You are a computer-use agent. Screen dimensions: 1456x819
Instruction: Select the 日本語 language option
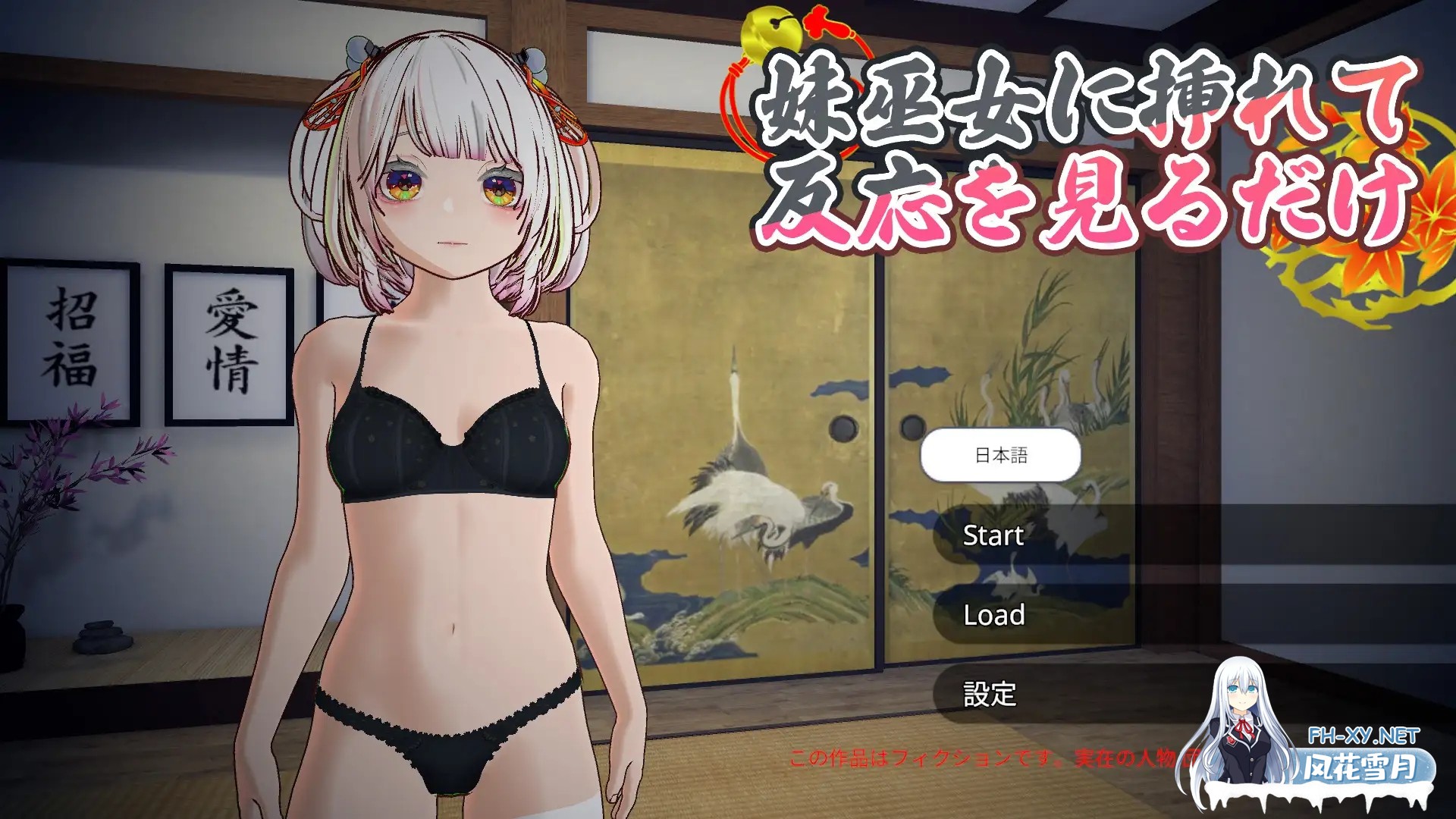point(1001,455)
